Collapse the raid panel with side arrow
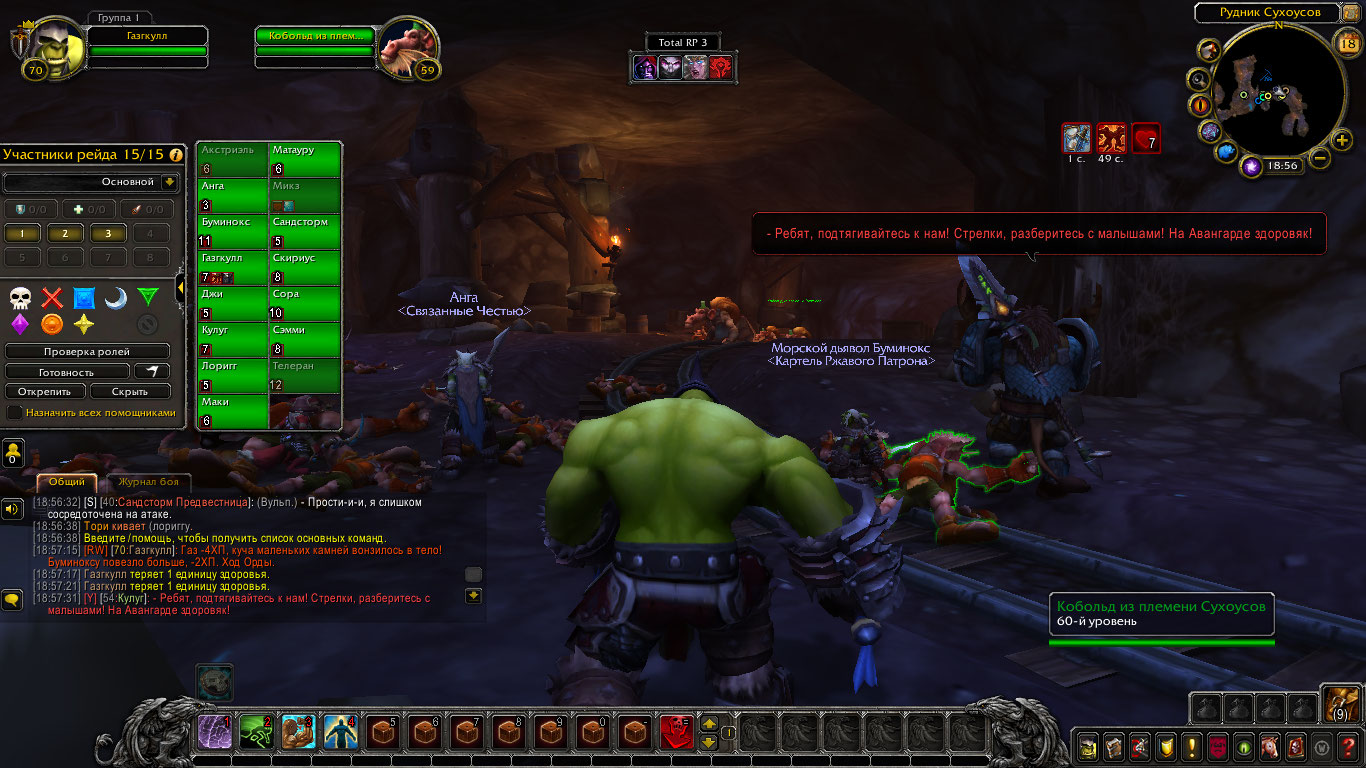1366x768 pixels. pos(180,289)
